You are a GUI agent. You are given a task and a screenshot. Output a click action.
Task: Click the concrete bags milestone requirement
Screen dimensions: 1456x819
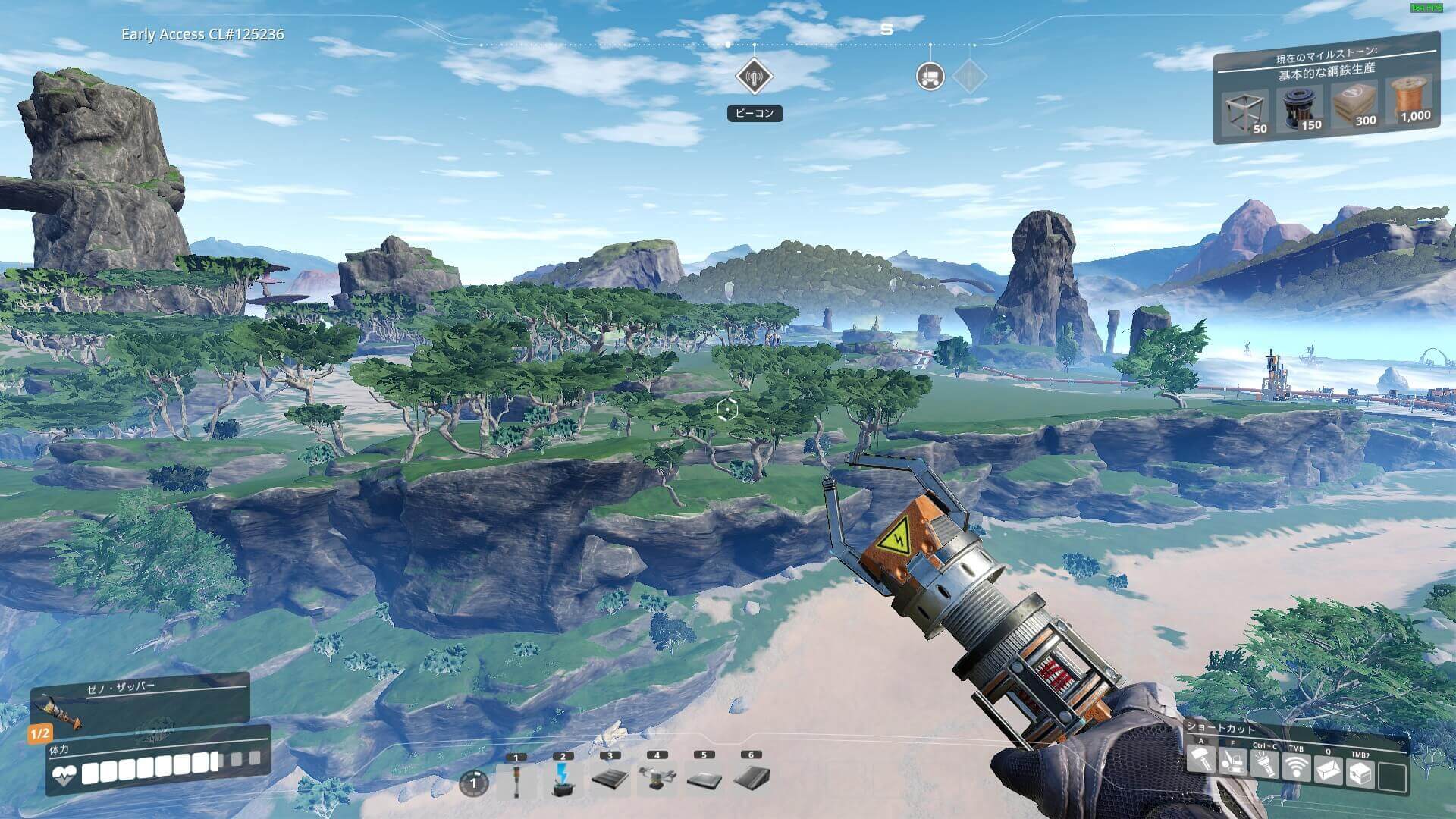[x=1354, y=104]
